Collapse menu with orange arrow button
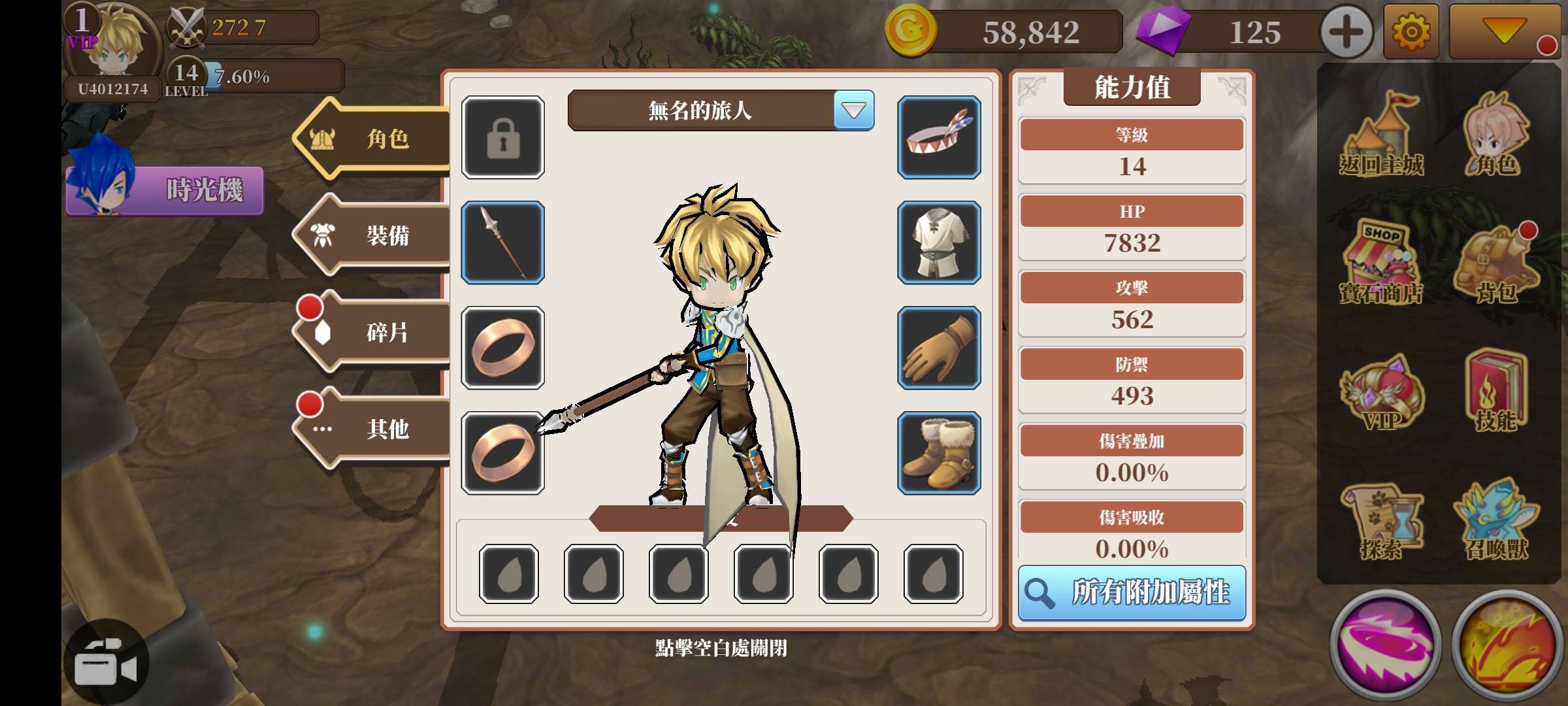This screenshot has height=706, width=1568. point(1504,31)
